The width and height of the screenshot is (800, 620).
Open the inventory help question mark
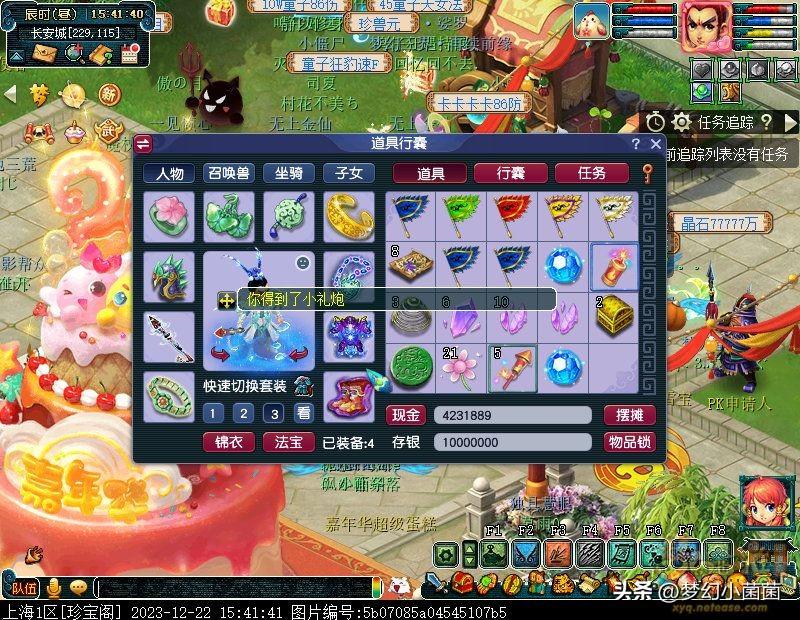[636, 144]
